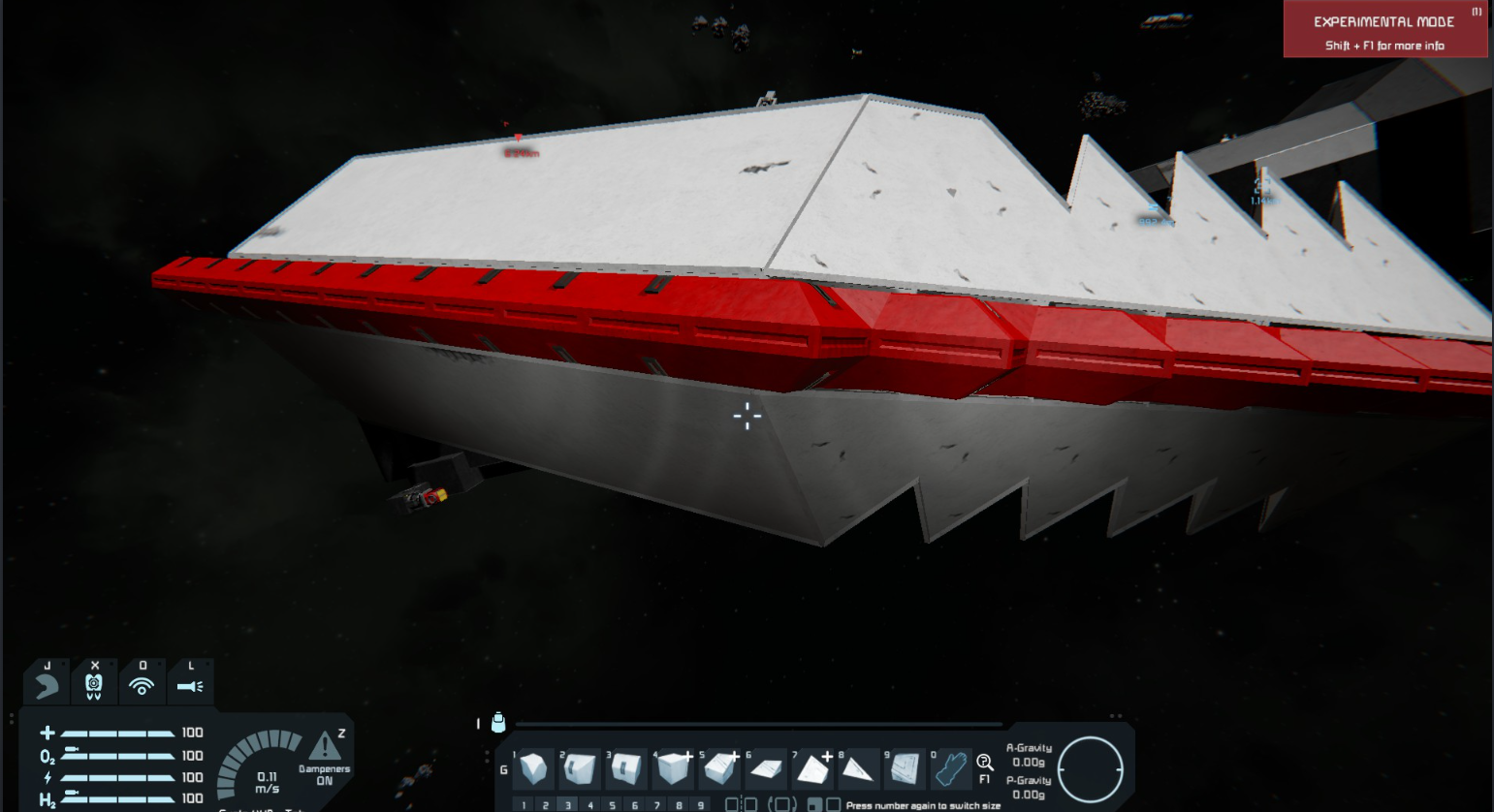Toggle the broadcasting signal icon
This screenshot has height=812, width=1494.
[143, 684]
